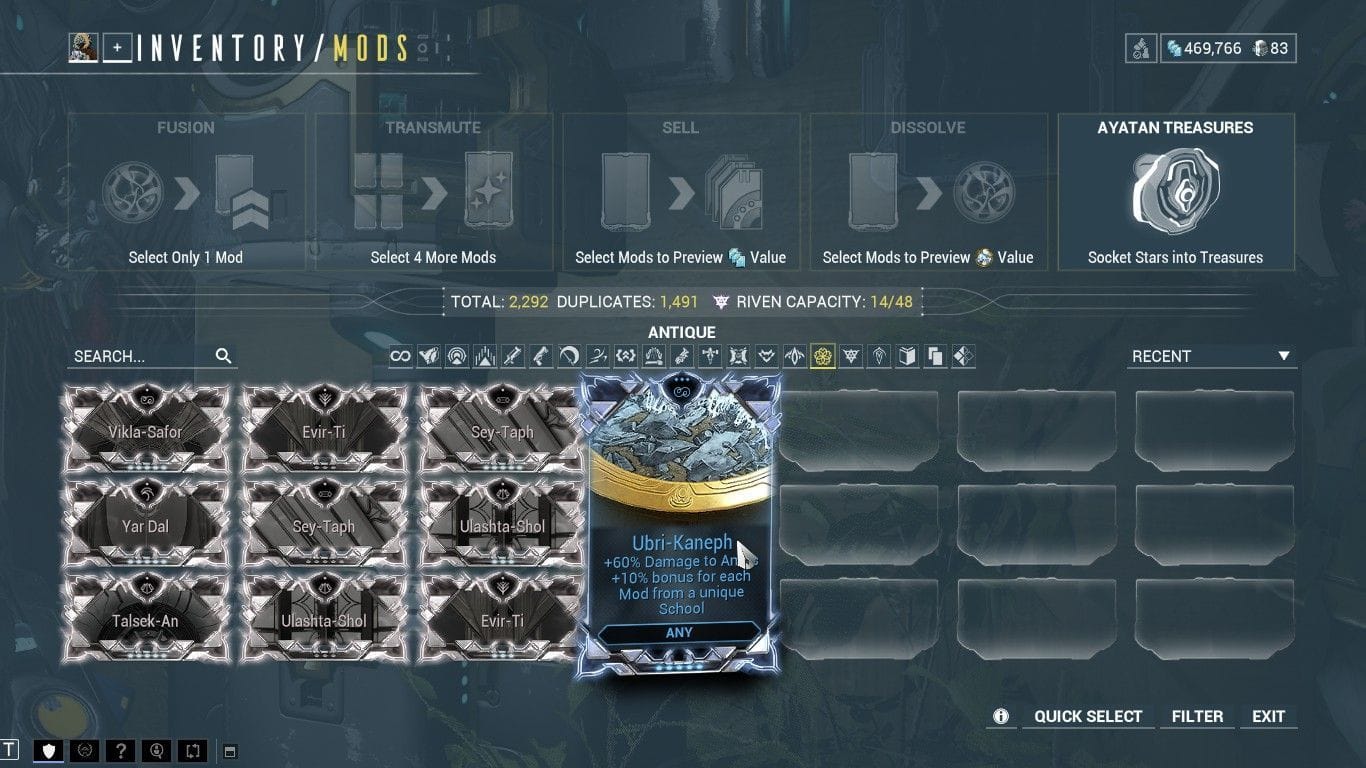
Task: Click the search magnifier icon
Action: click(x=223, y=355)
